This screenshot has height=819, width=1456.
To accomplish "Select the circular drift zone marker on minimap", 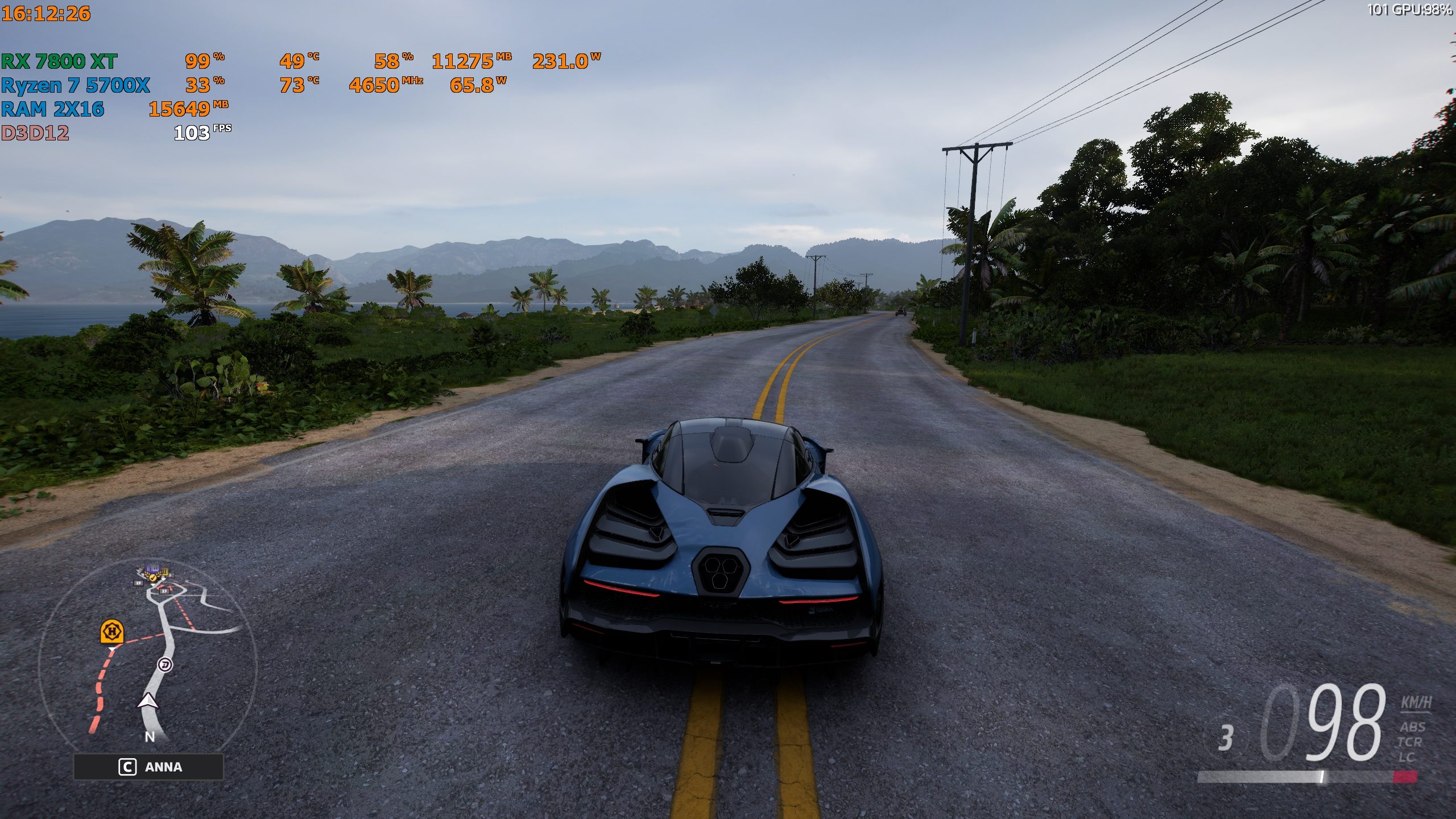I will point(165,664).
